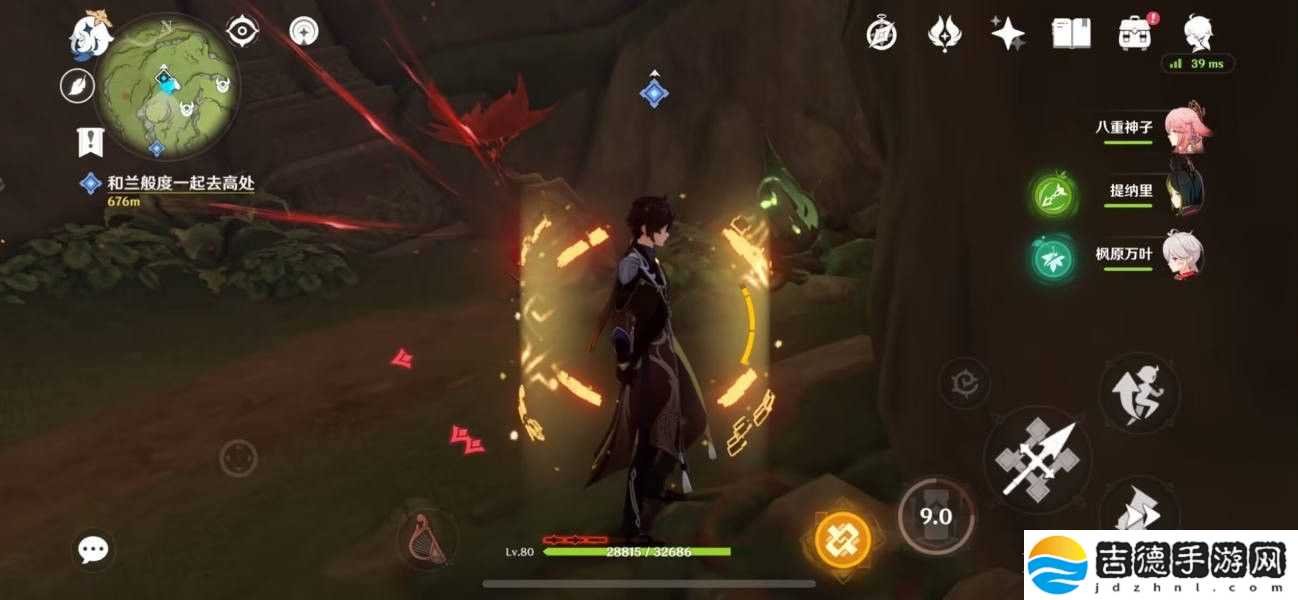Open the adventurer handbook book icon
The height and width of the screenshot is (600, 1298).
tap(1071, 34)
